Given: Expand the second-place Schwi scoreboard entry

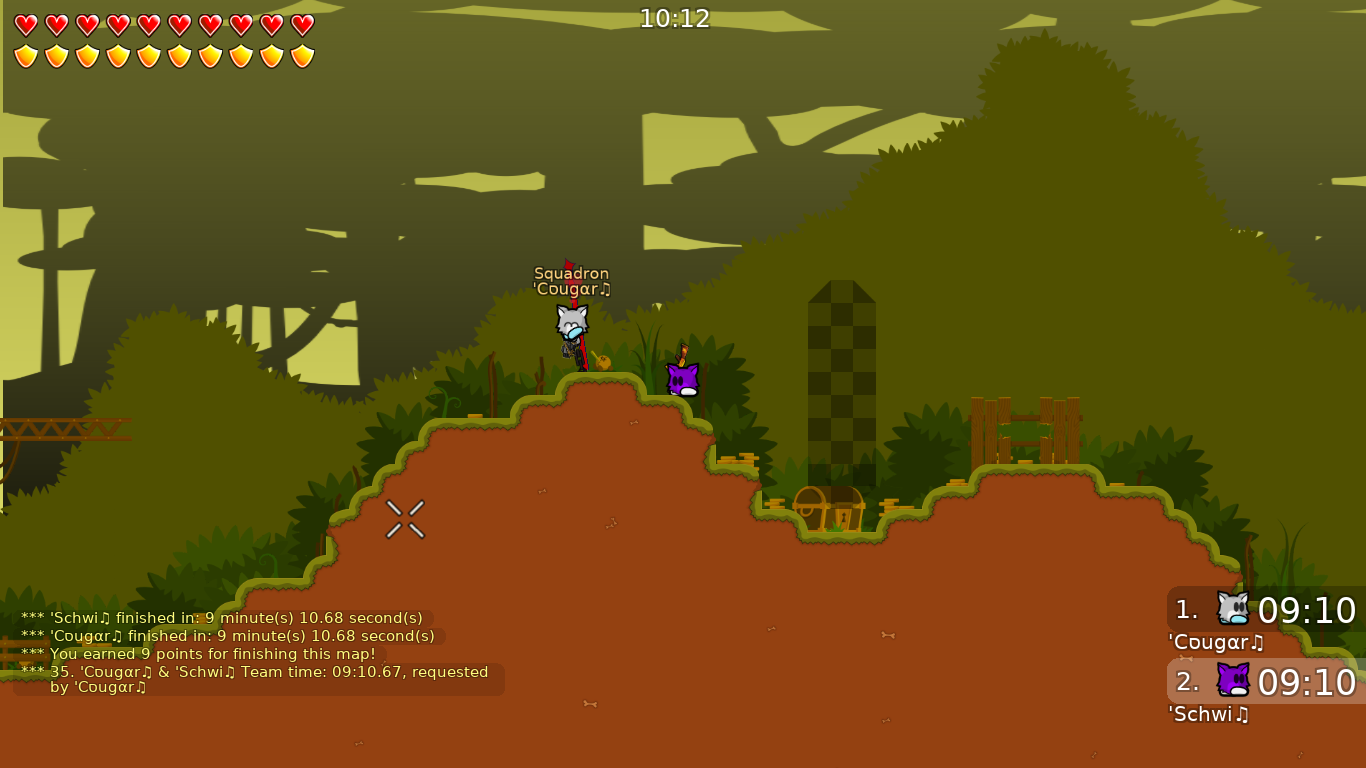Looking at the screenshot, I should (1290, 682).
